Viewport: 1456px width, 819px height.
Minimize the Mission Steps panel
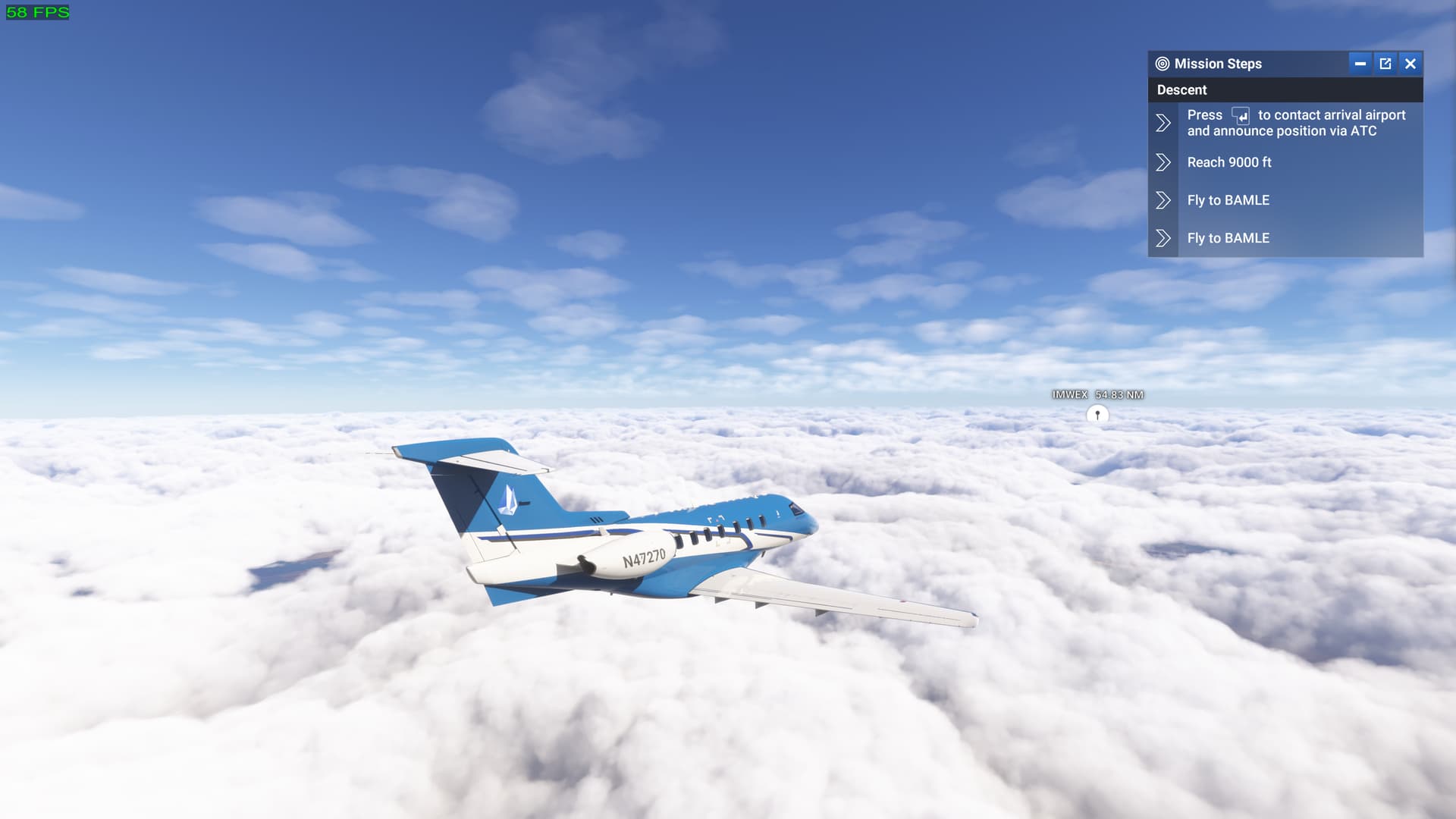coord(1360,64)
